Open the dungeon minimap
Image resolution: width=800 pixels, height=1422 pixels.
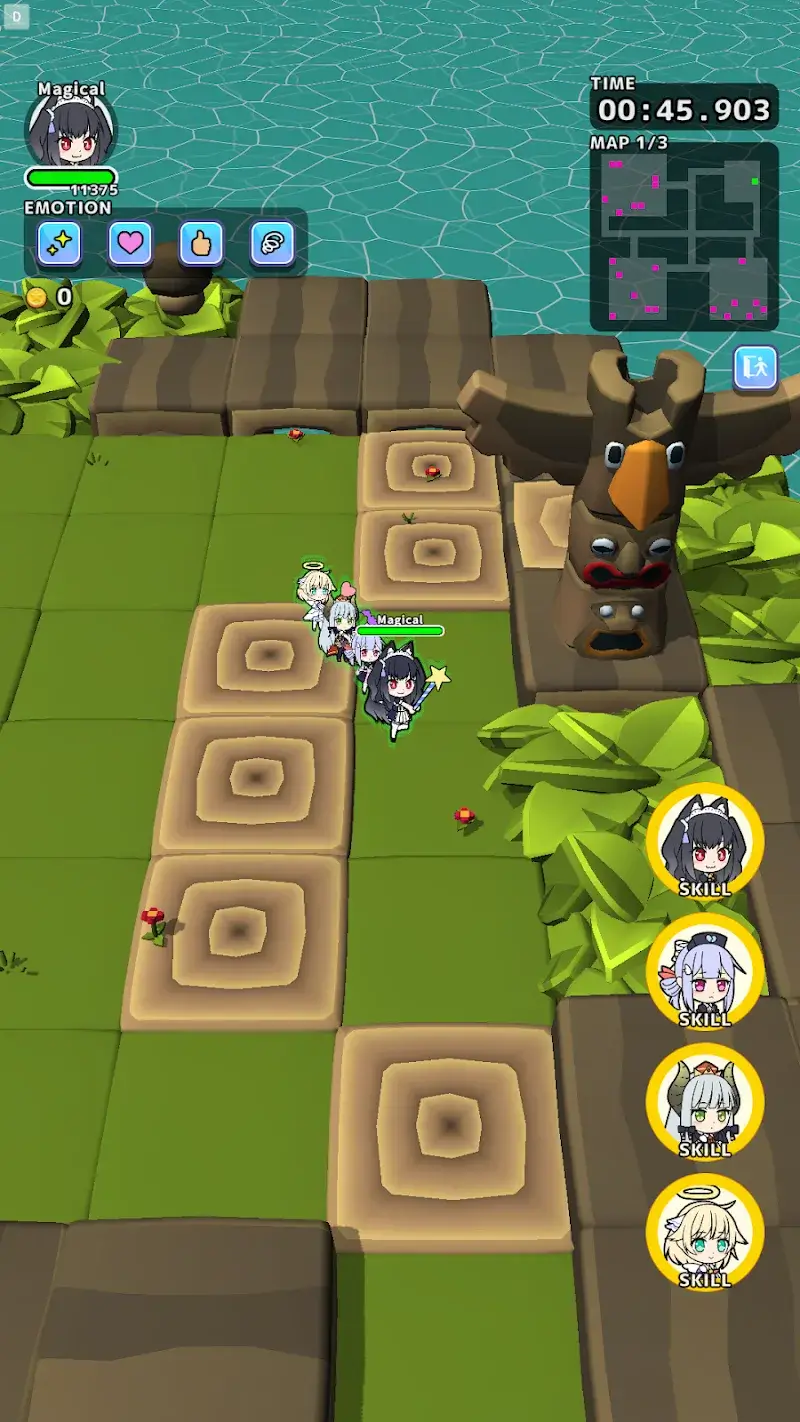684,236
